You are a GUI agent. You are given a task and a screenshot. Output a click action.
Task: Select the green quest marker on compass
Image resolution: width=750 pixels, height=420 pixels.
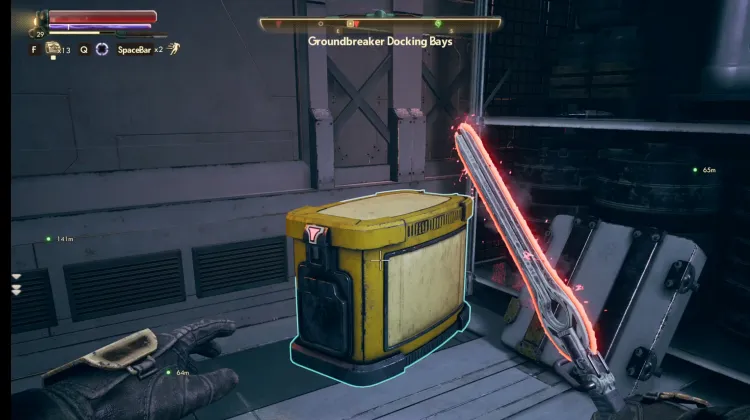[x=438, y=22]
